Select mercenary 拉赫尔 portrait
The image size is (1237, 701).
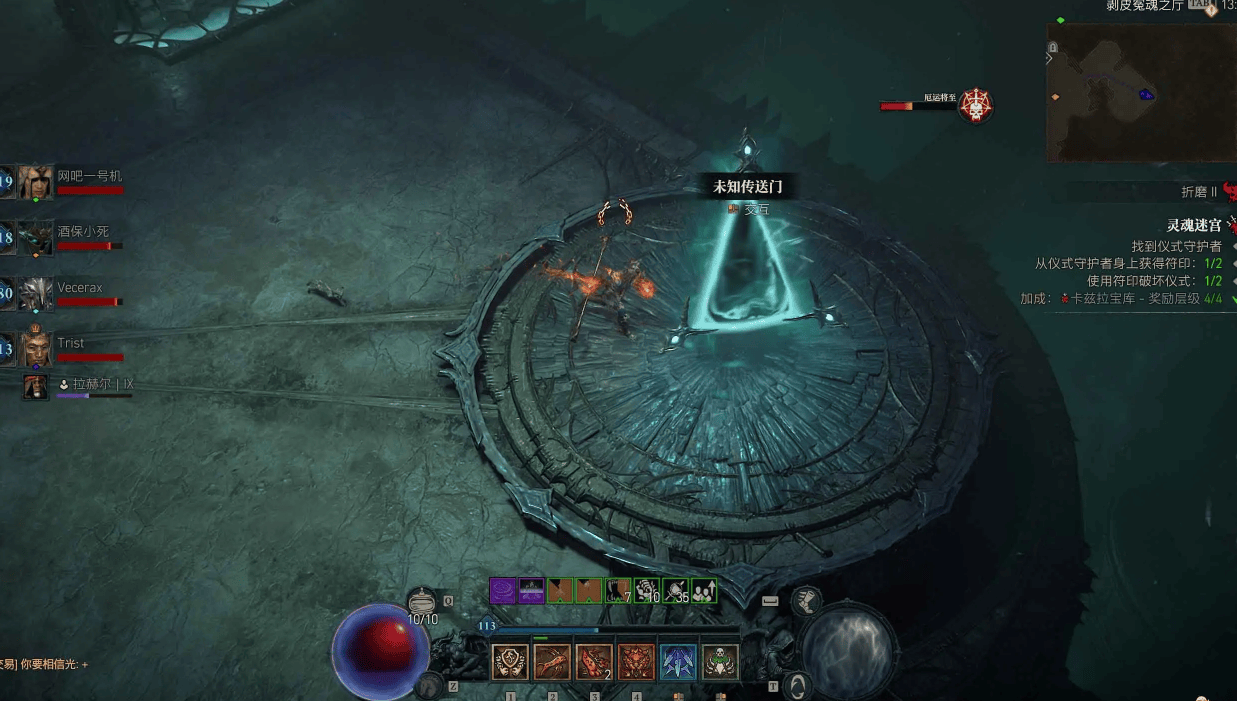coord(36,387)
